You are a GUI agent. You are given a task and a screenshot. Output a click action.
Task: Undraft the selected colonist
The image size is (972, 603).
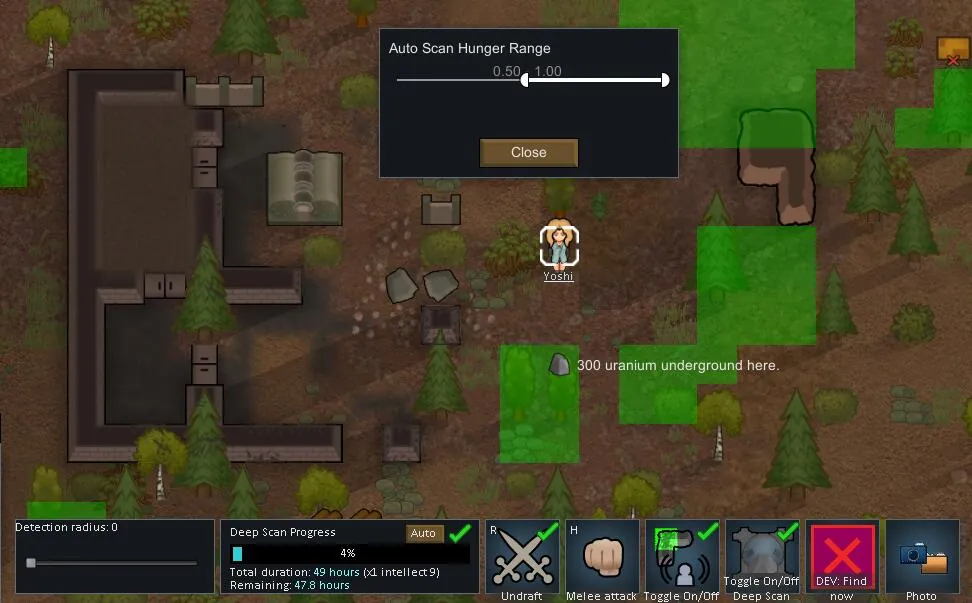(522, 556)
